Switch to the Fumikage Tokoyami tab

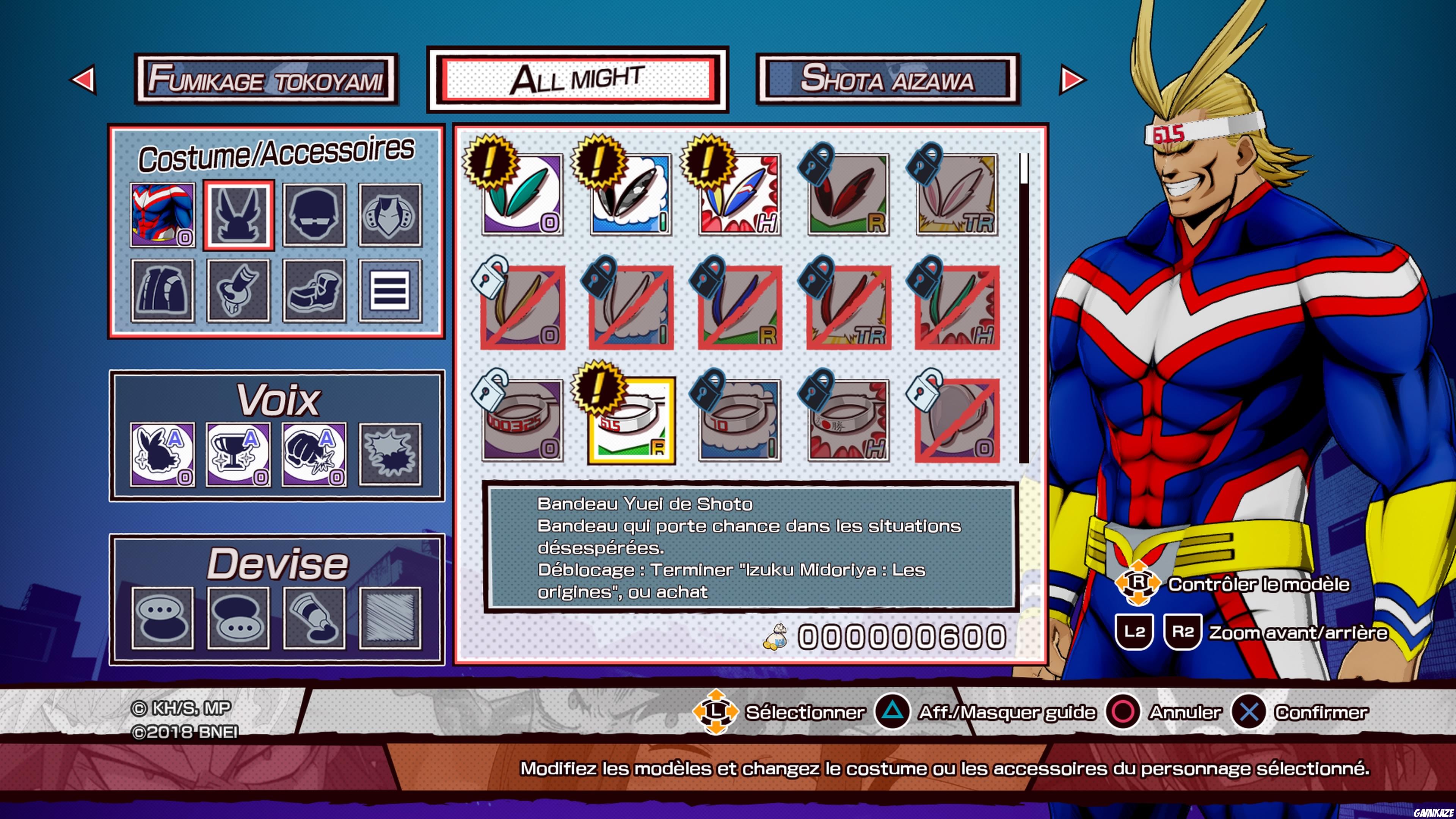[266, 79]
